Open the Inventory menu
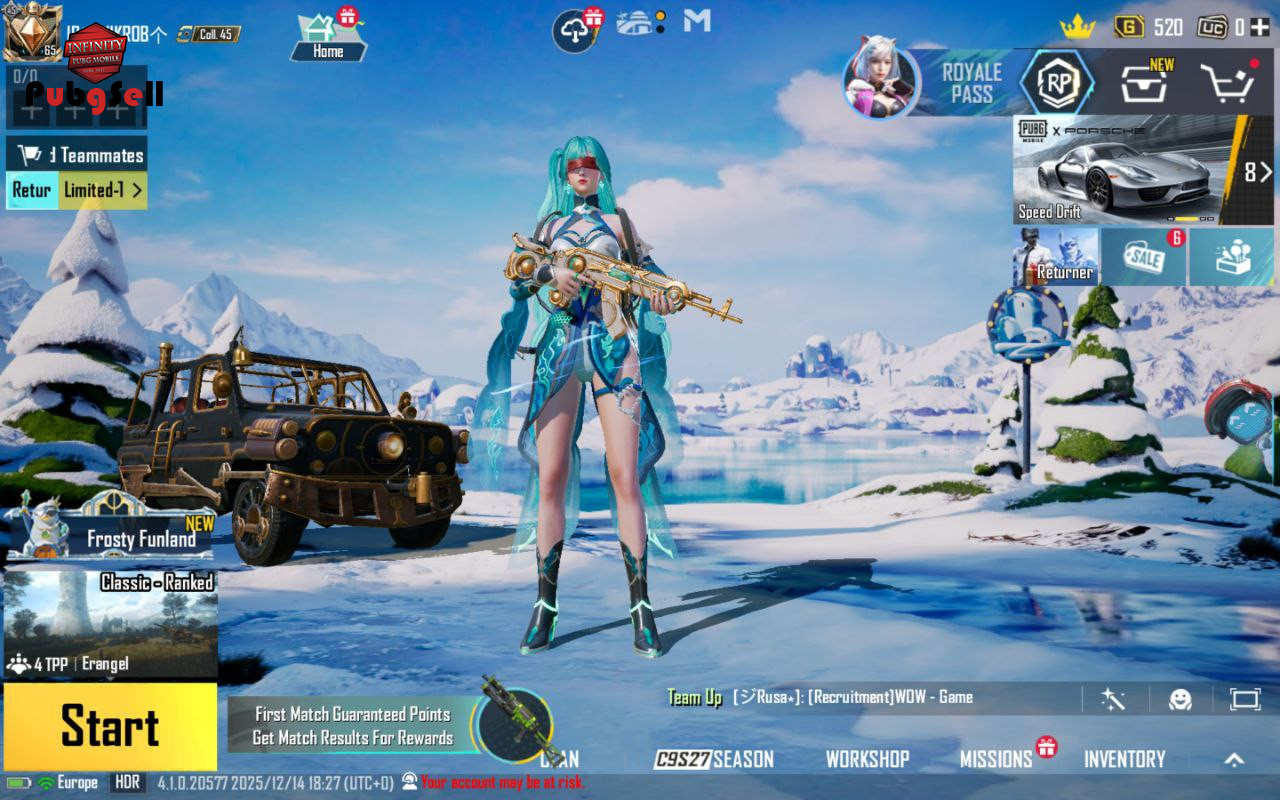This screenshot has height=800, width=1280. [x=1124, y=759]
